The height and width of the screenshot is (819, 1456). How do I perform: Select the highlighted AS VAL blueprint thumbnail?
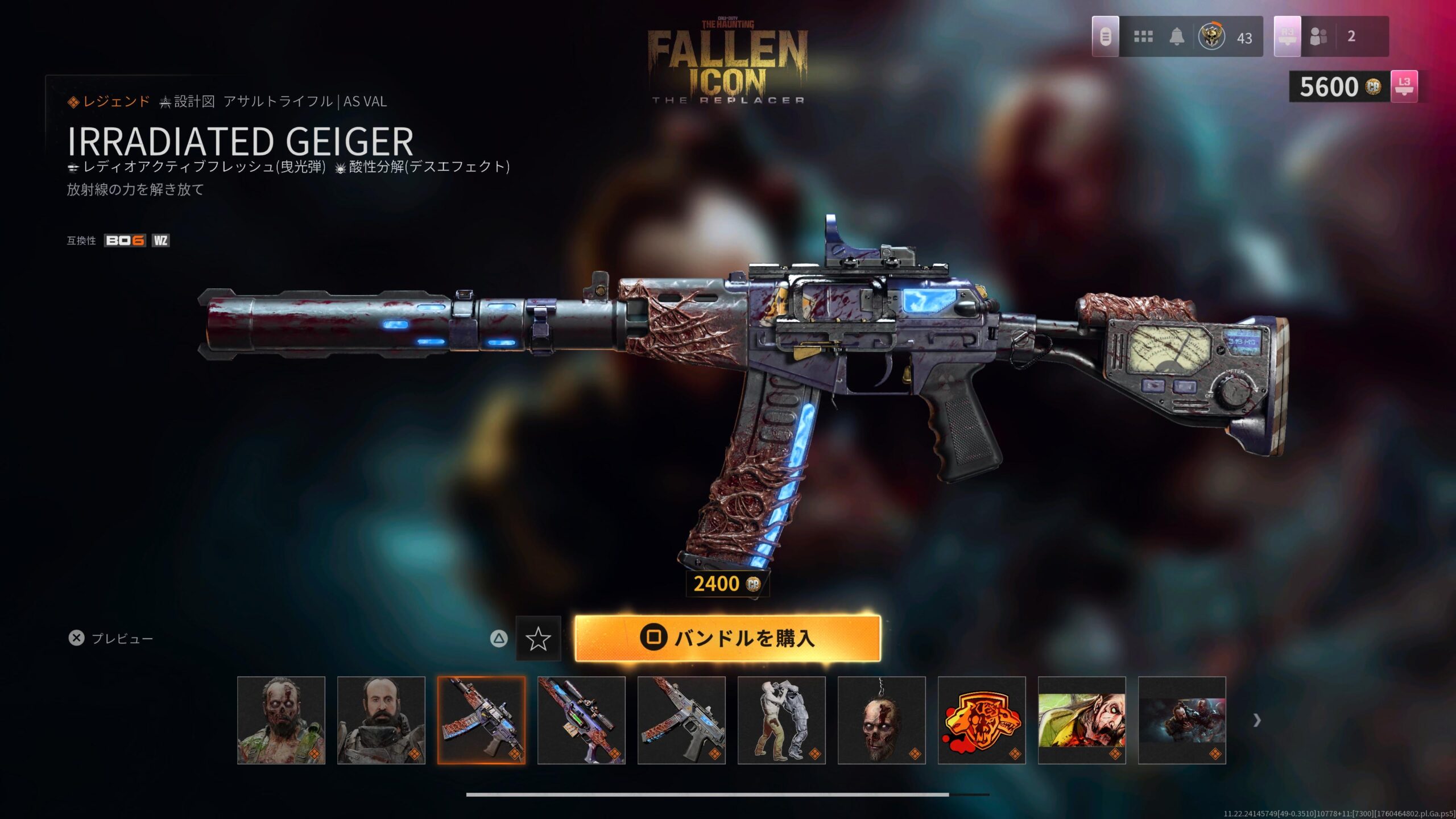tap(481, 720)
